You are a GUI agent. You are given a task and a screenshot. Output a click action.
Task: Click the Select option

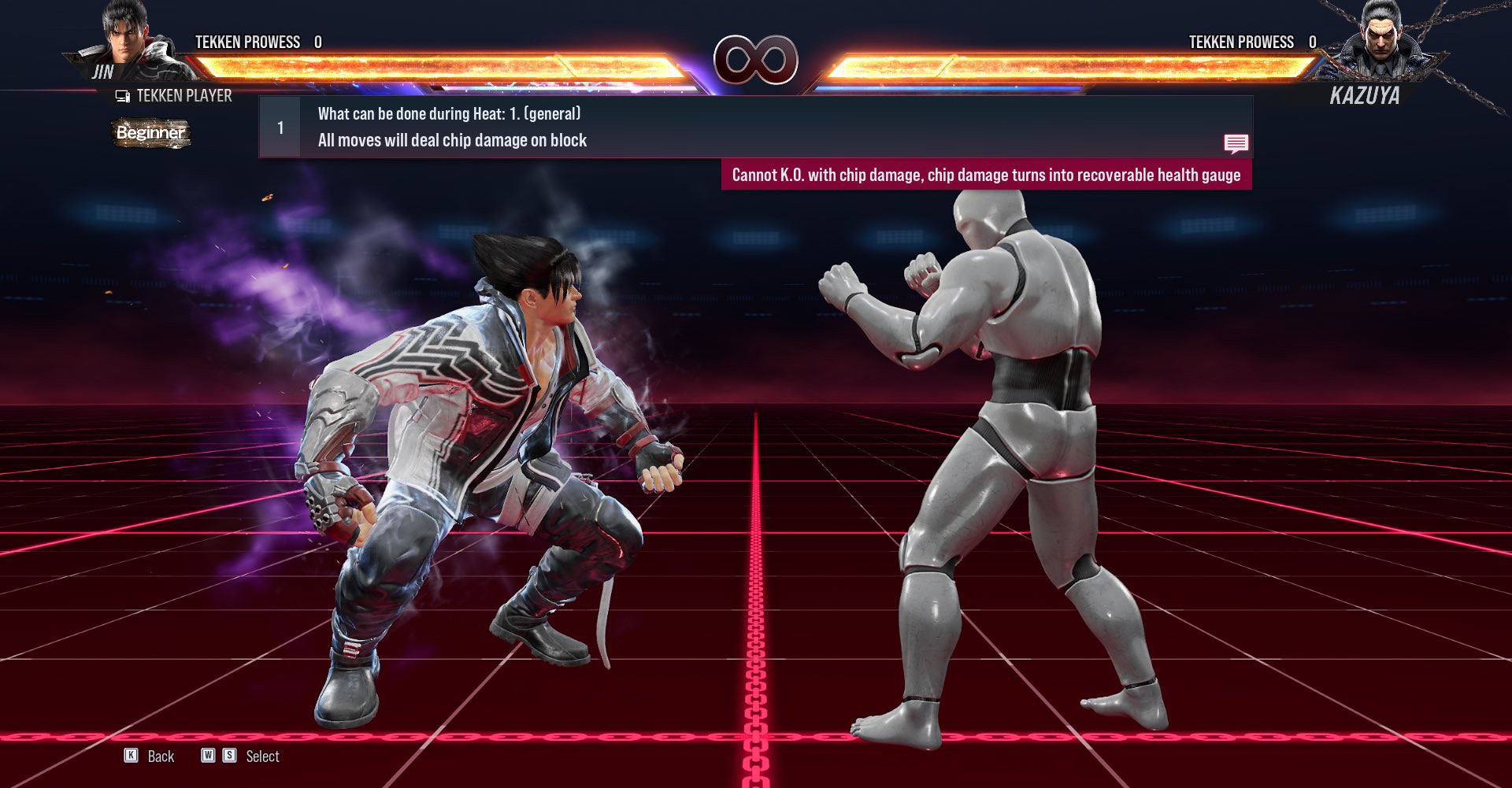tap(262, 757)
